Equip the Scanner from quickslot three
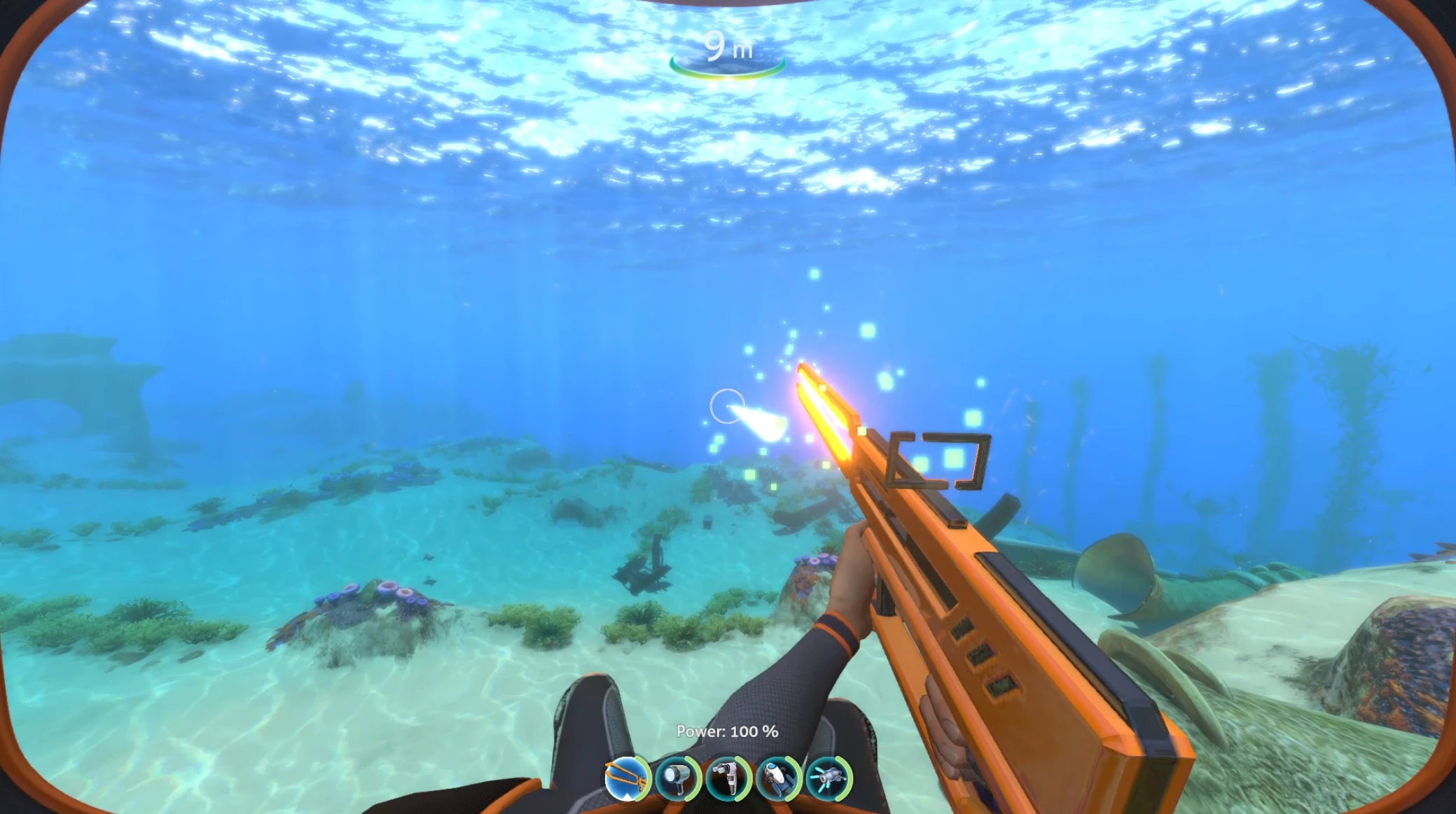 pyautogui.click(x=726, y=780)
